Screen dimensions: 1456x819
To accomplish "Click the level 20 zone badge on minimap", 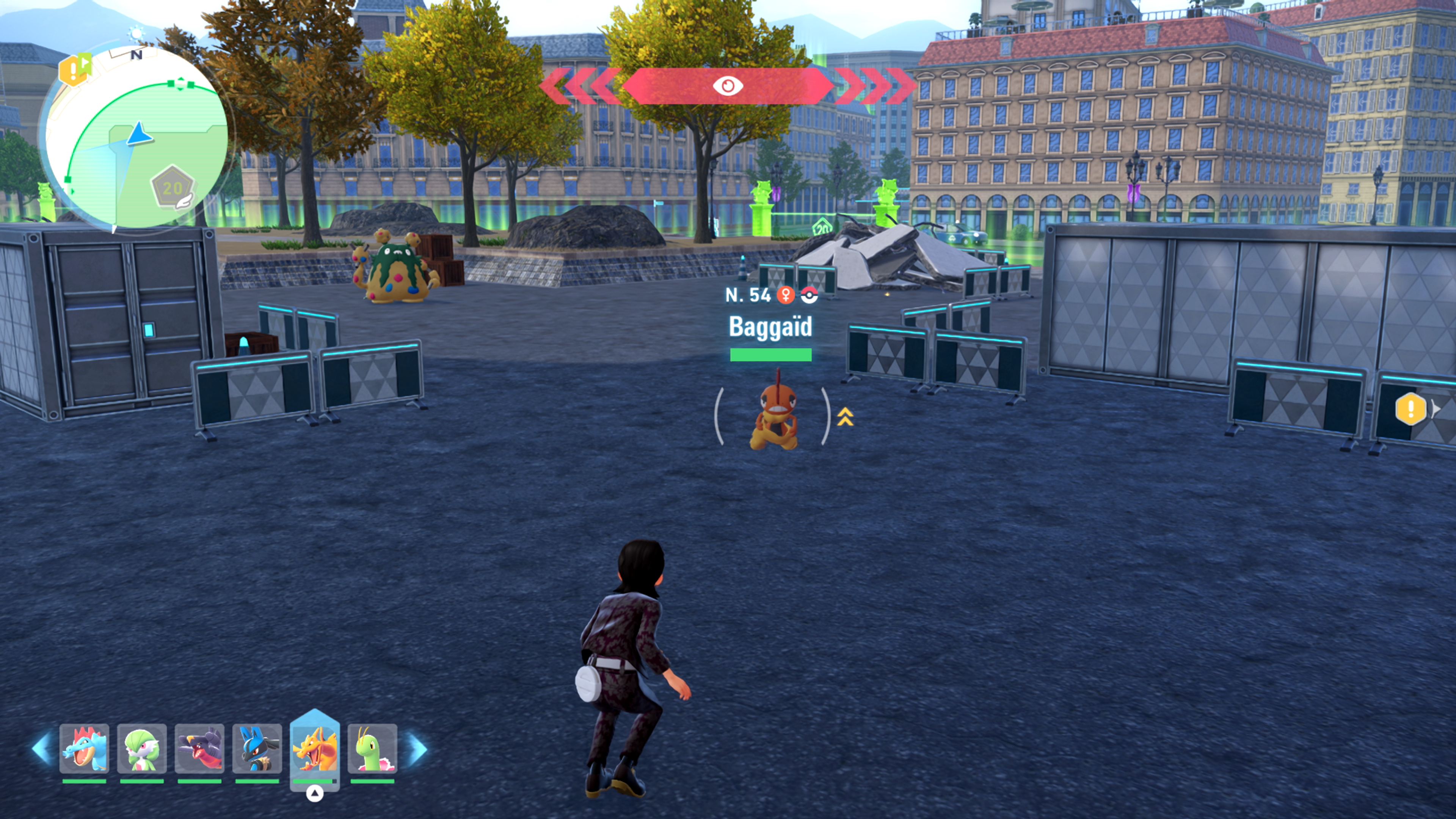I will [173, 188].
